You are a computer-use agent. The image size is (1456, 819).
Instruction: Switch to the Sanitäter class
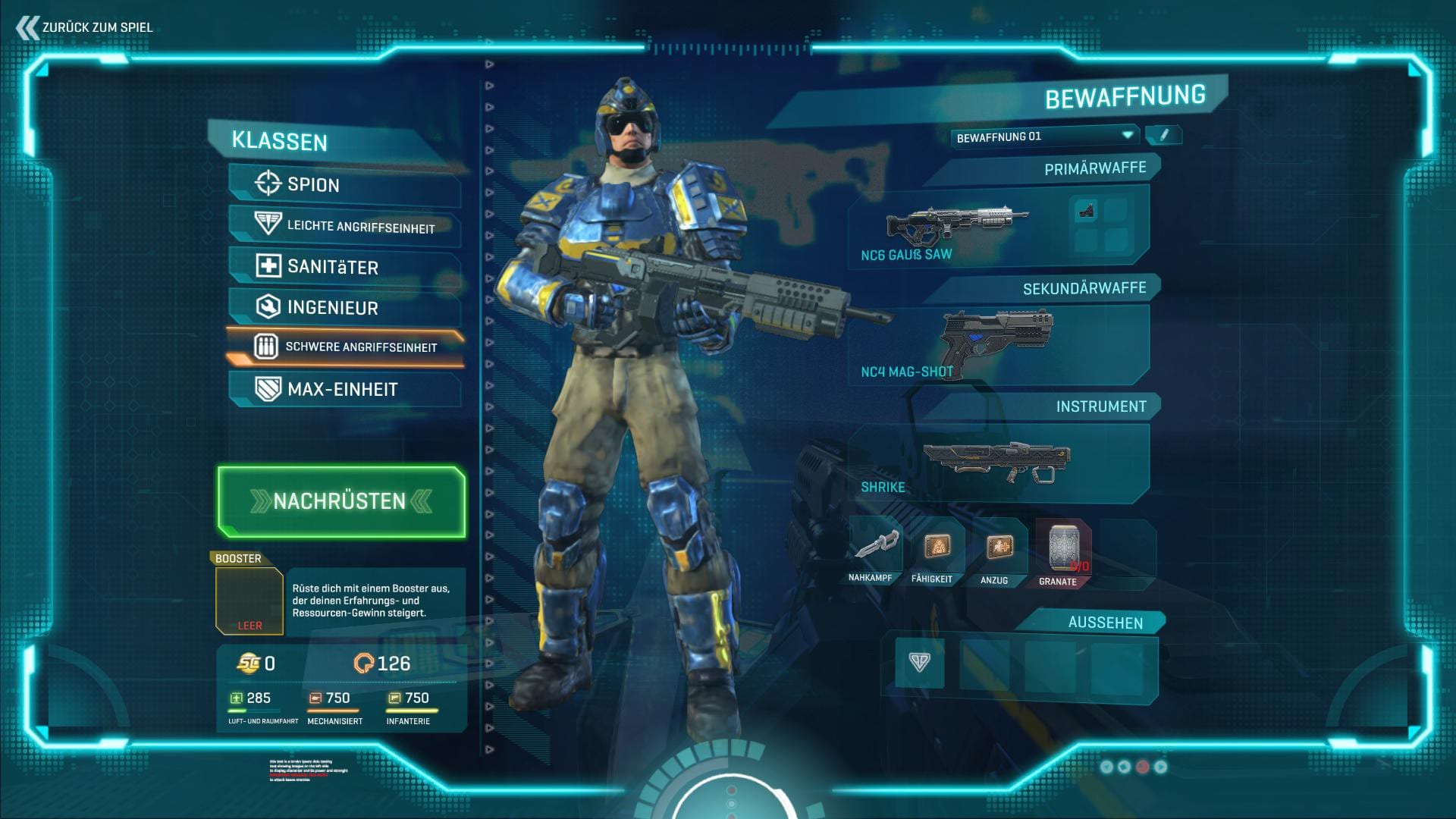[344, 267]
